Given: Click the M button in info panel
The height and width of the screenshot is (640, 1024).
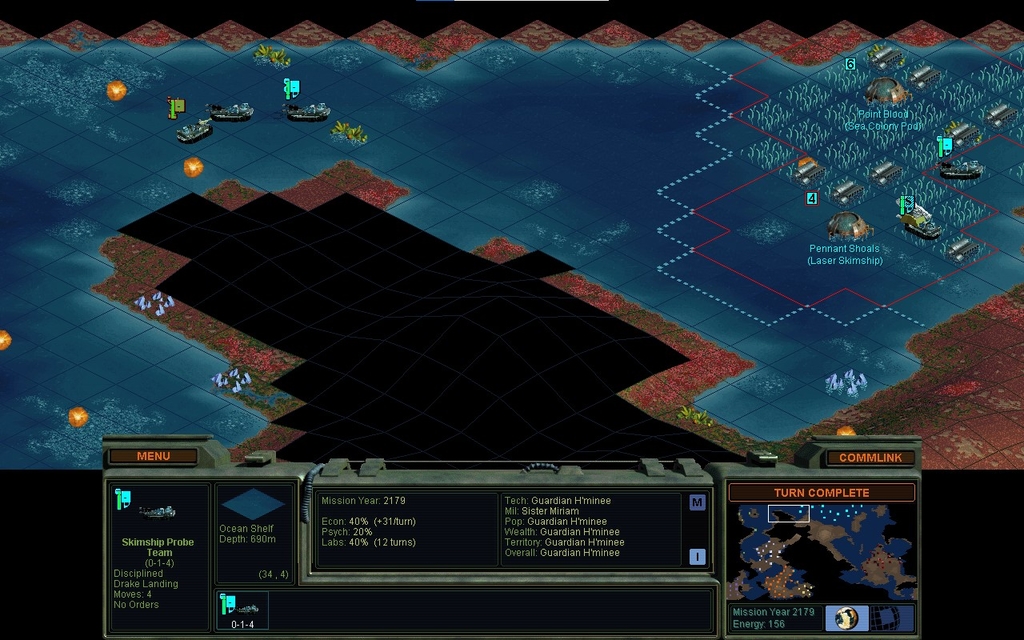Looking at the screenshot, I should 697,503.
